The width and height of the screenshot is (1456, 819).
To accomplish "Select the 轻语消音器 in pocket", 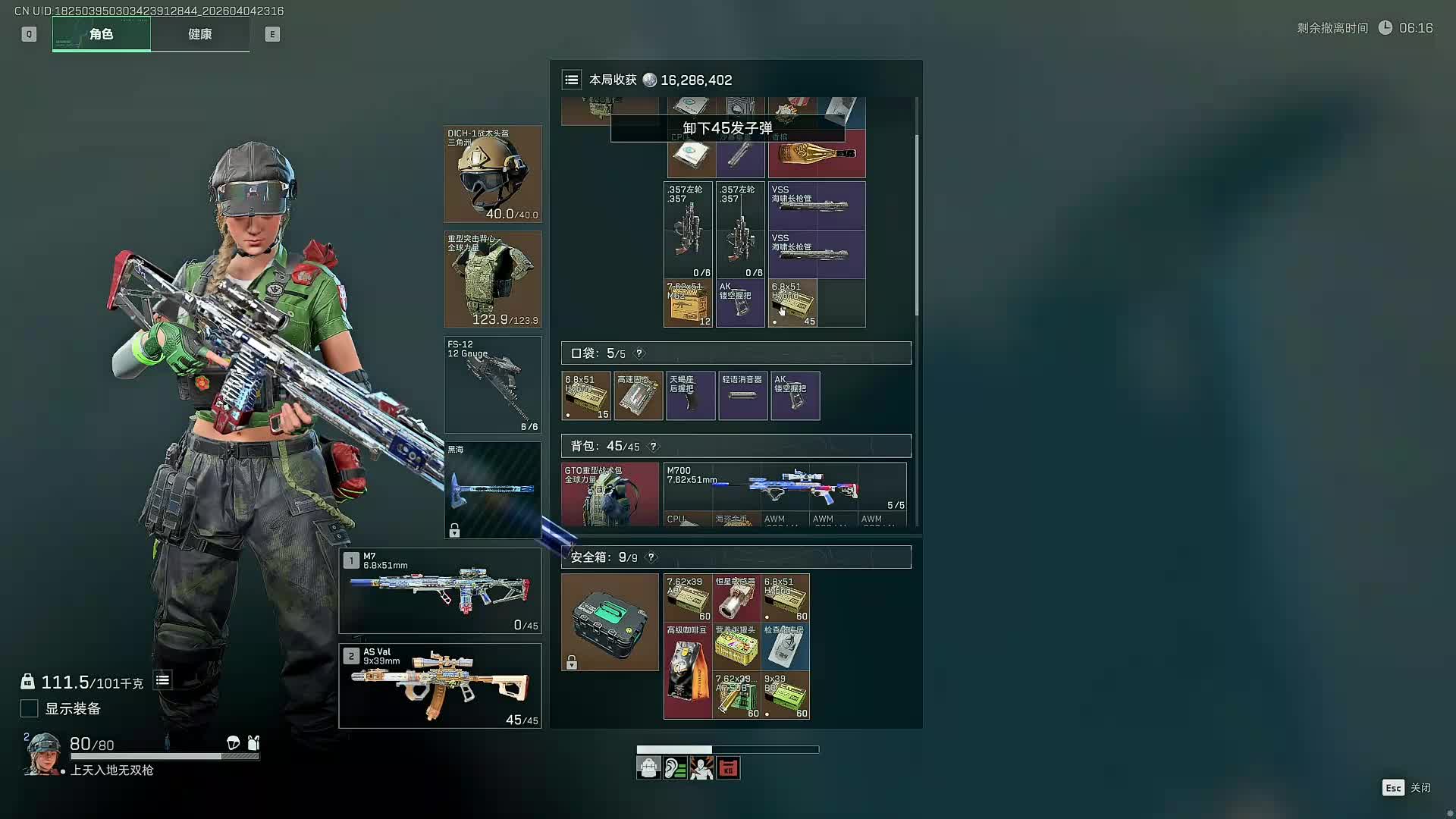I will [x=742, y=396].
